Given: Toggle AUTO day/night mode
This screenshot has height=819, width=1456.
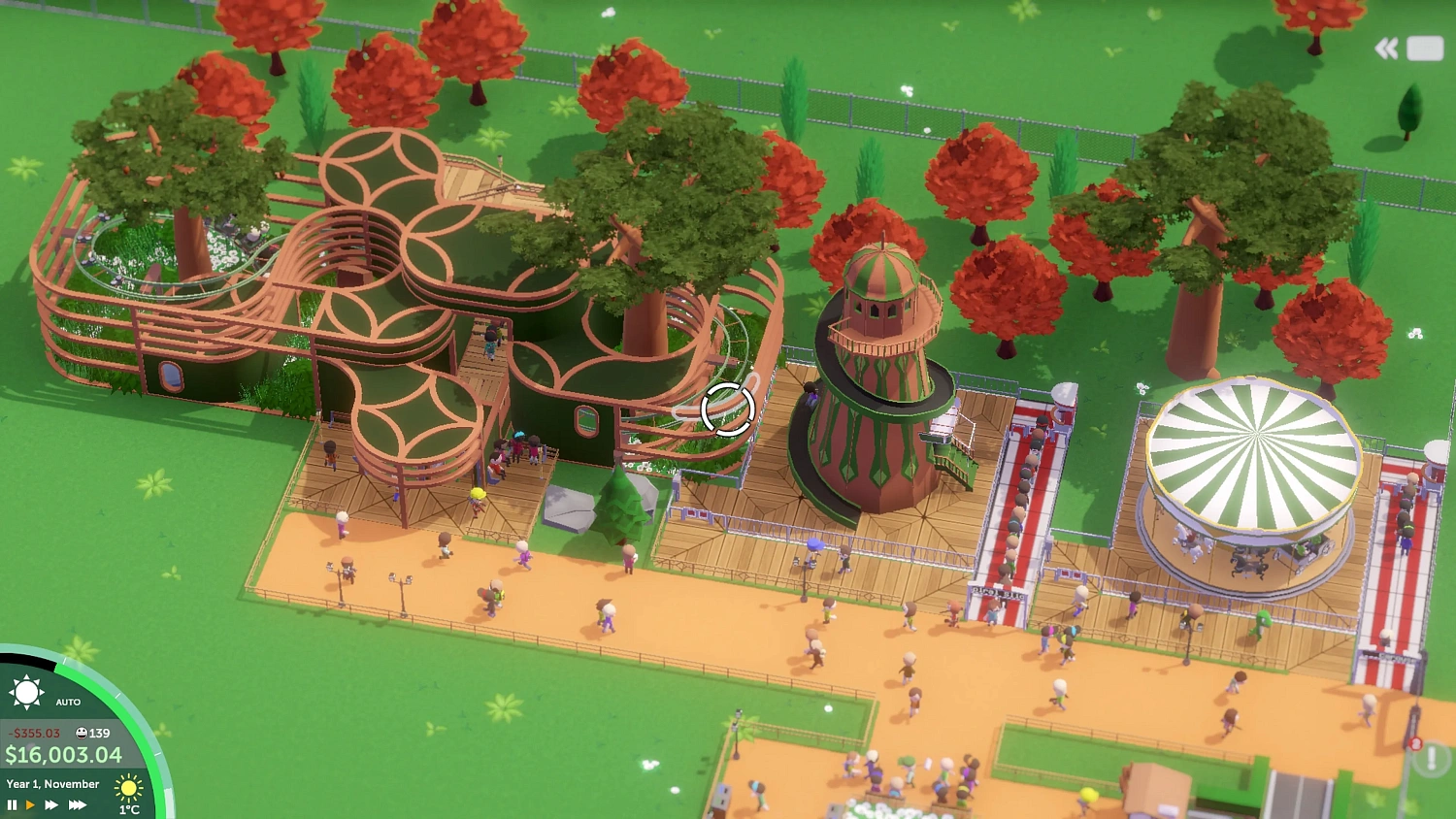Looking at the screenshot, I should (x=68, y=702).
